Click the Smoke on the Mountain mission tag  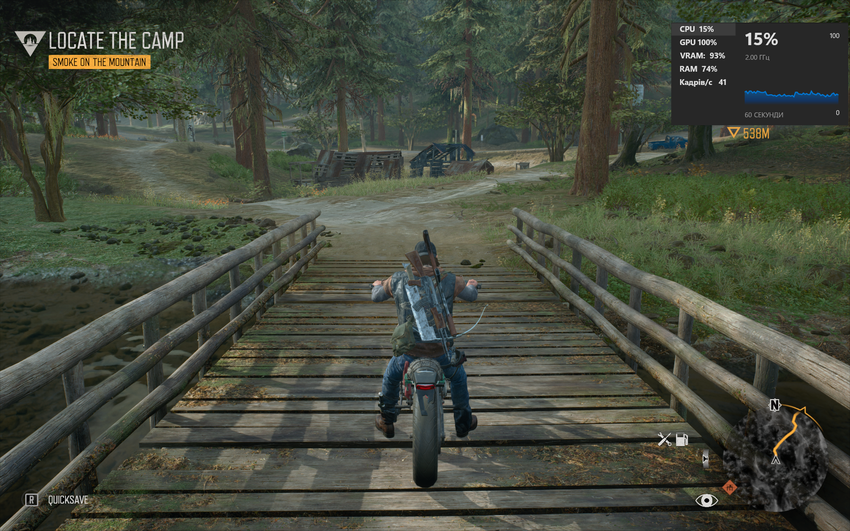click(x=100, y=62)
